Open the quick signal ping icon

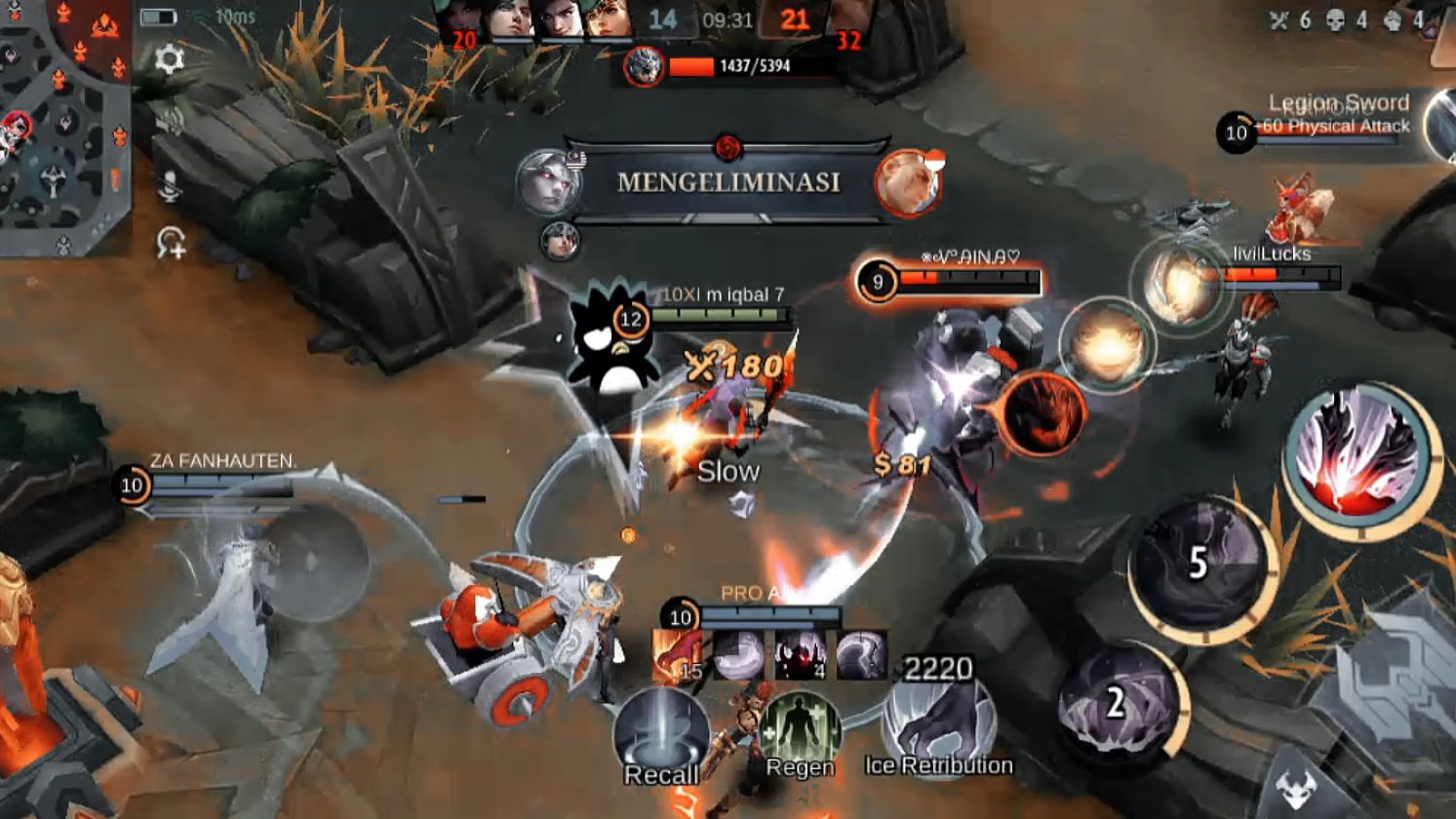[172, 243]
